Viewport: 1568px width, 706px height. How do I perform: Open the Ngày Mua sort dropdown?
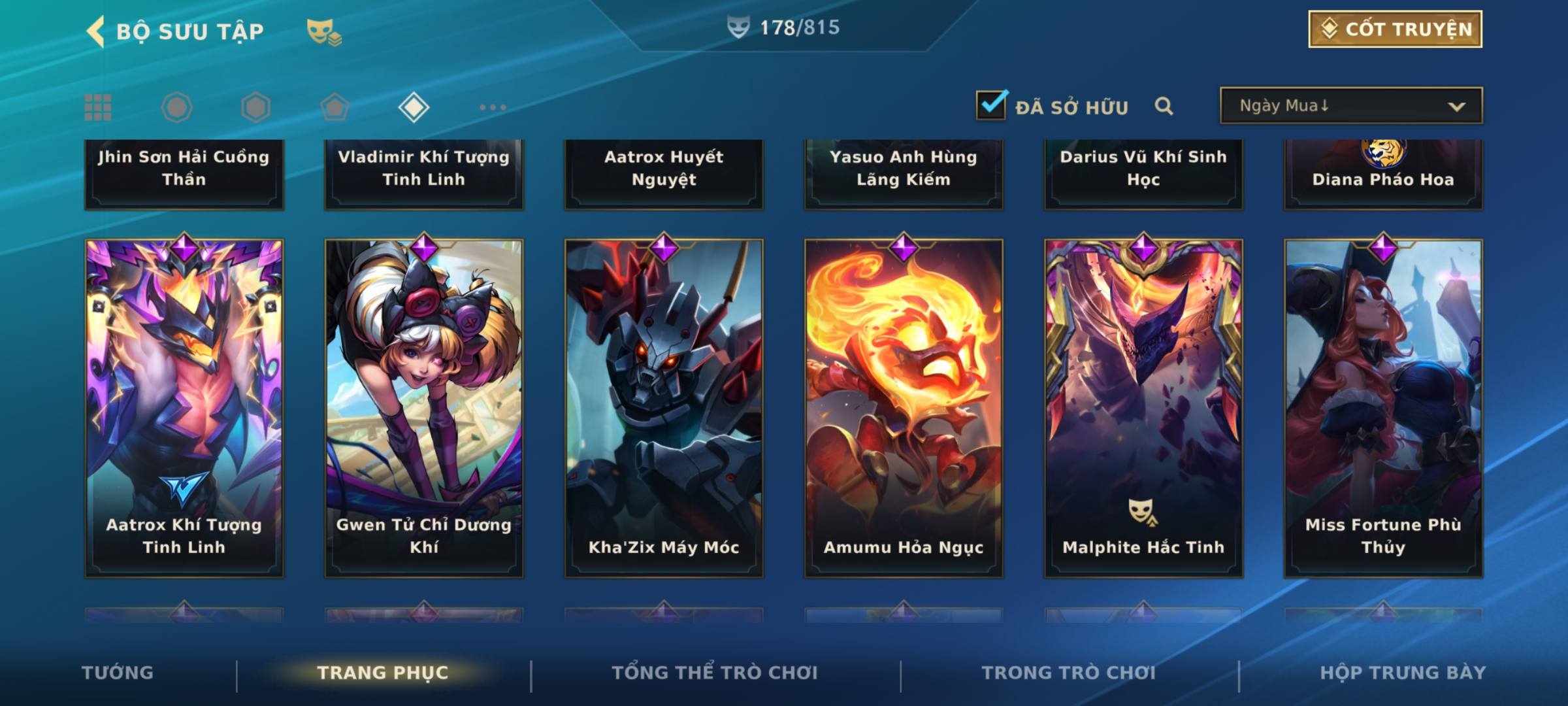(1350, 106)
